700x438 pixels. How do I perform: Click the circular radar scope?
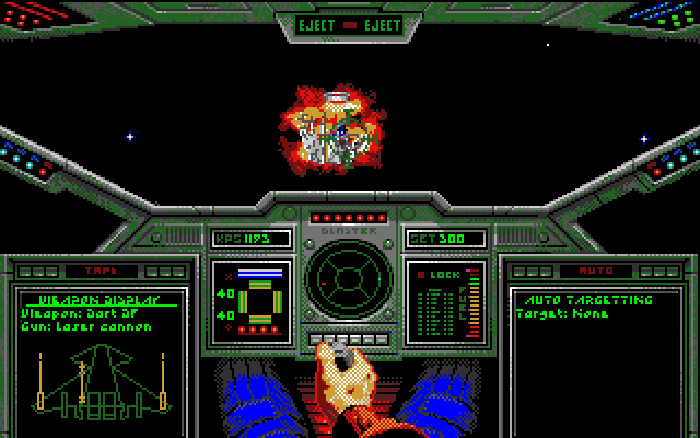pyautogui.click(x=349, y=279)
